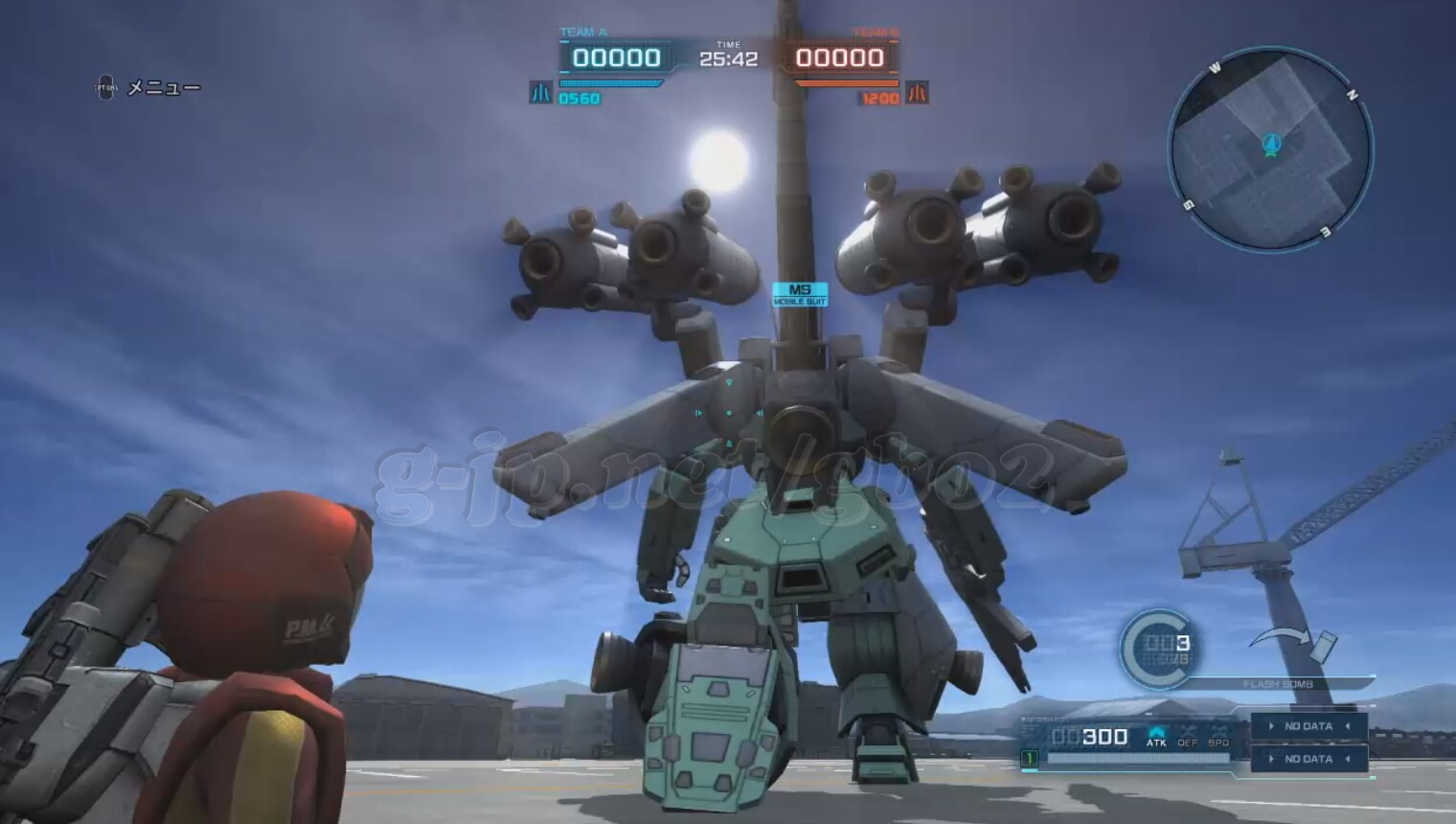Click the circular minimap radar
Image resolution: width=1456 pixels, height=824 pixels.
click(1270, 149)
